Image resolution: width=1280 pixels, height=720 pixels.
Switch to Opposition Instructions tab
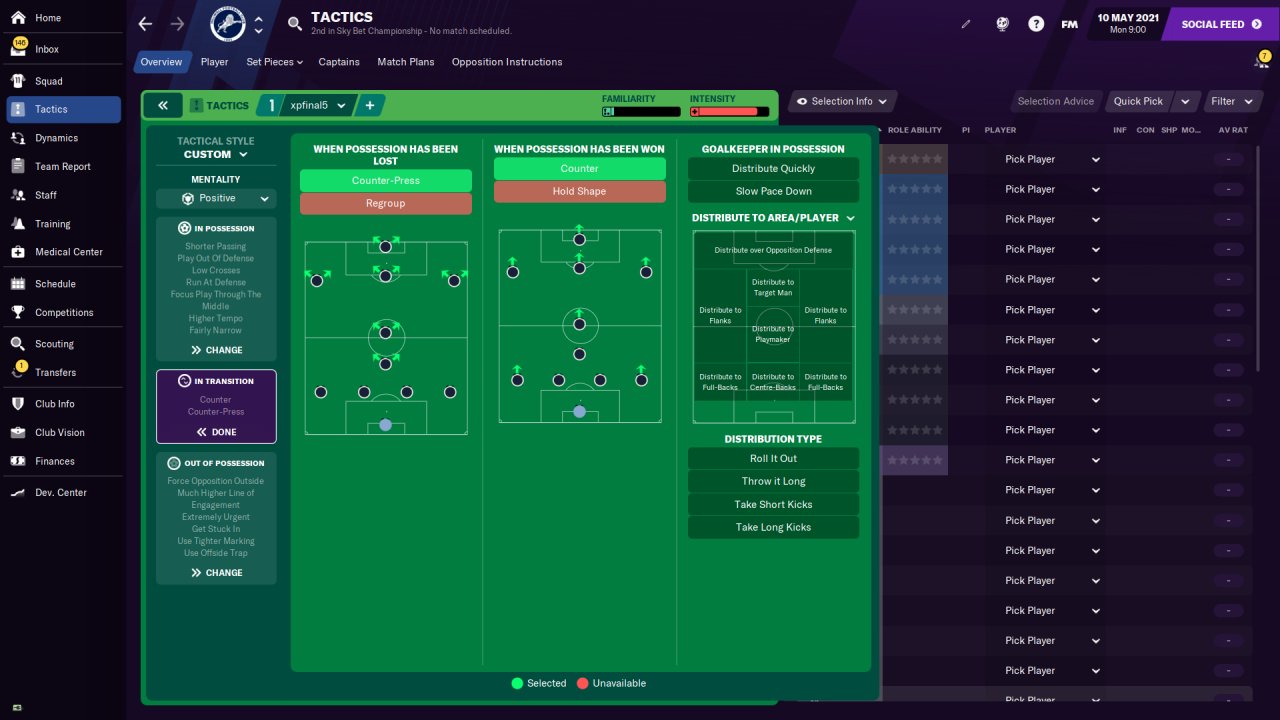pyautogui.click(x=506, y=62)
